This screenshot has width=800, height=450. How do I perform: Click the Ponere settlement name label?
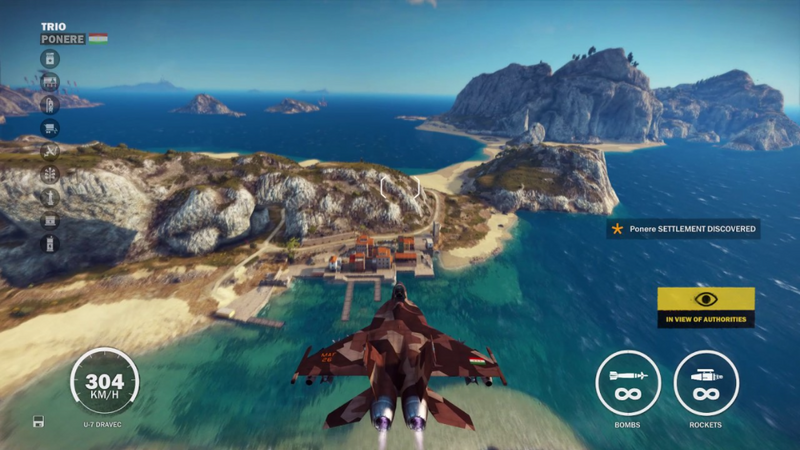[63, 39]
